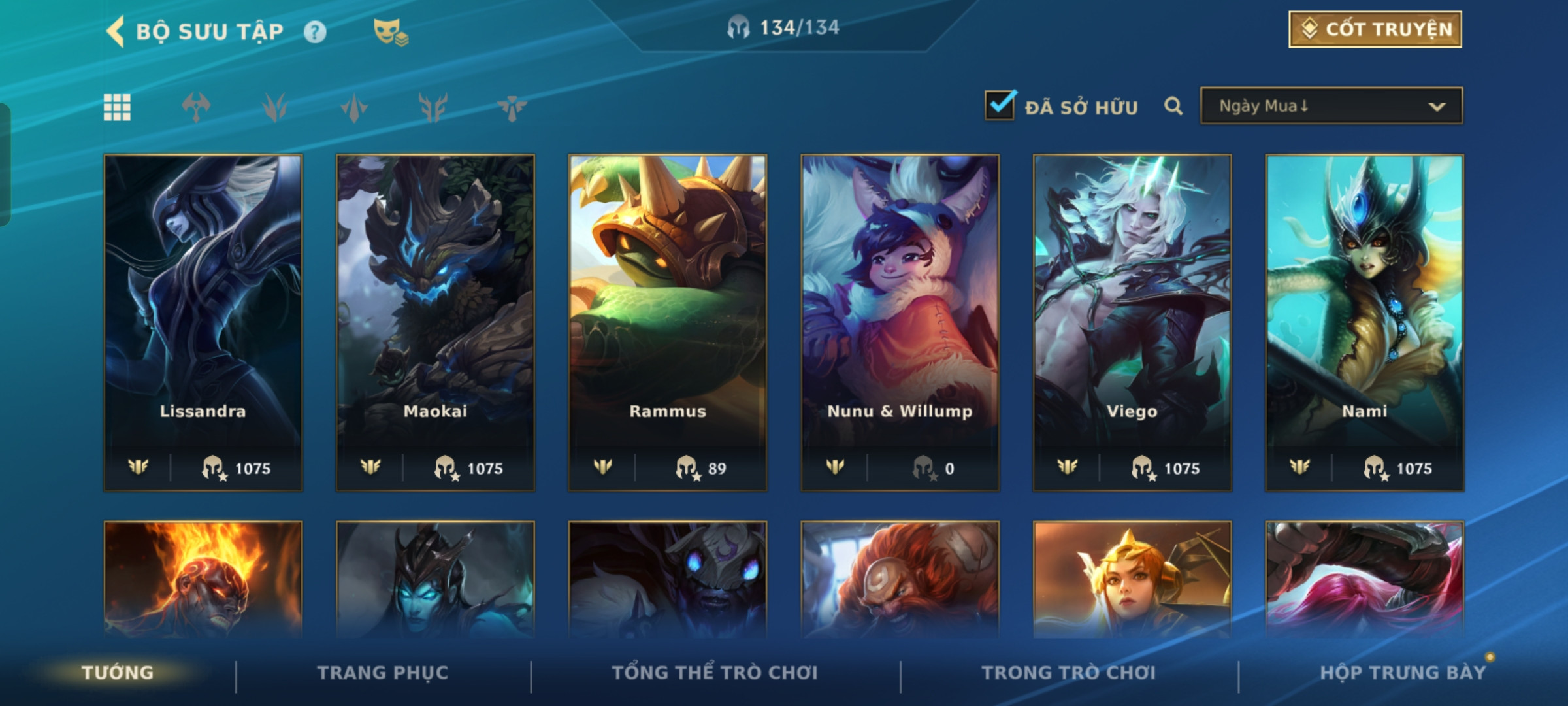The width and height of the screenshot is (1568, 706).
Task: Go to the Hộp Trưng Bày tab
Action: pos(1403,673)
